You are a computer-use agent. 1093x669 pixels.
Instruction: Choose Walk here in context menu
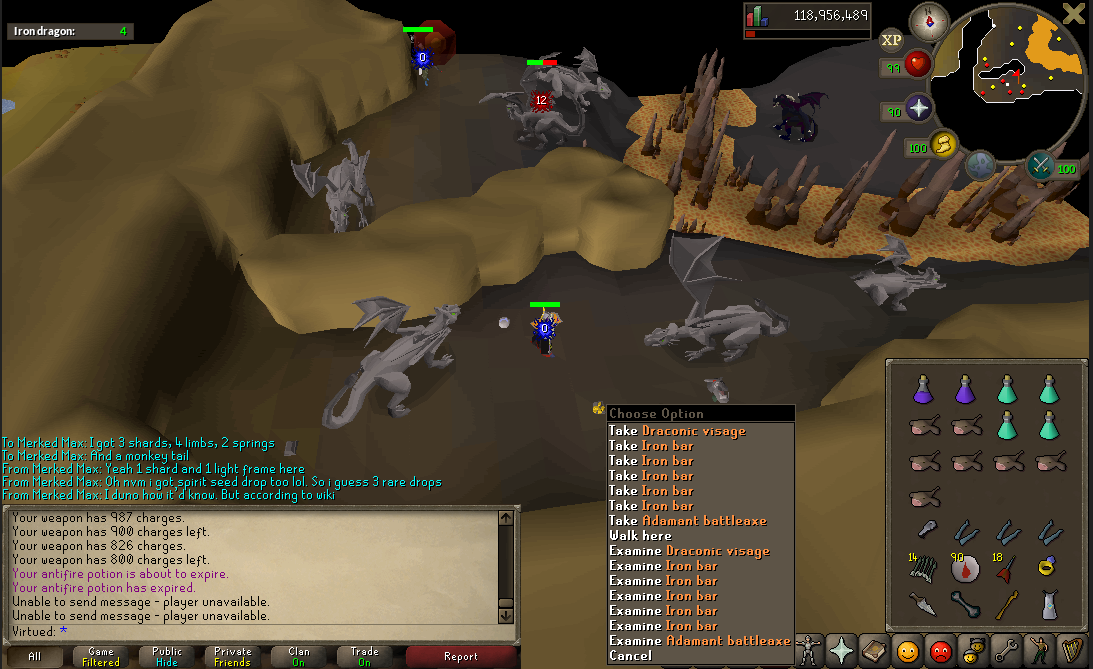(640, 536)
